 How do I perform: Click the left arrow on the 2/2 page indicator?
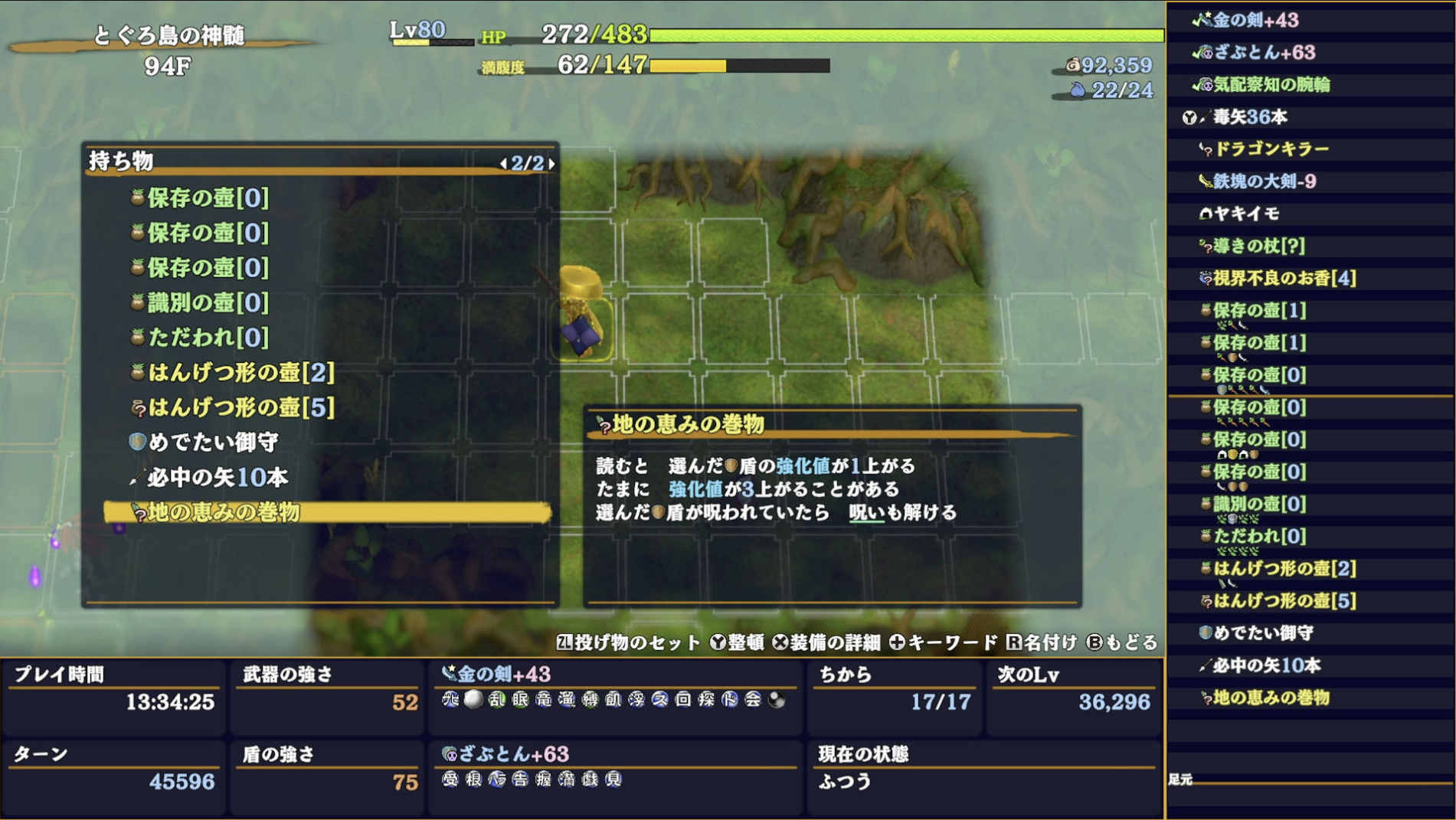(x=503, y=162)
